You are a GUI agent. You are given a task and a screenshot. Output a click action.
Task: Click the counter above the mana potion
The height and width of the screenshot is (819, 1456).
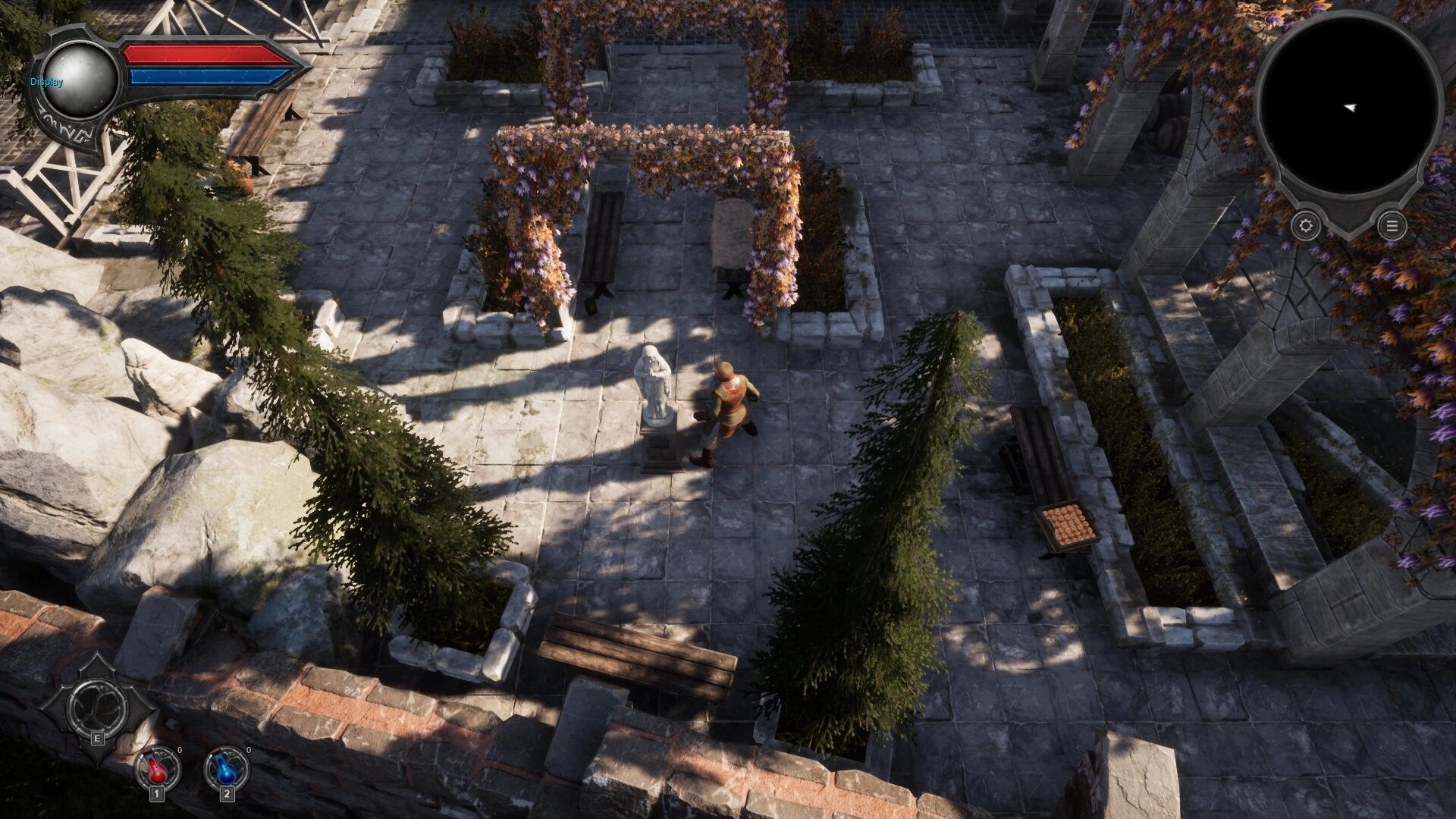[x=248, y=749]
